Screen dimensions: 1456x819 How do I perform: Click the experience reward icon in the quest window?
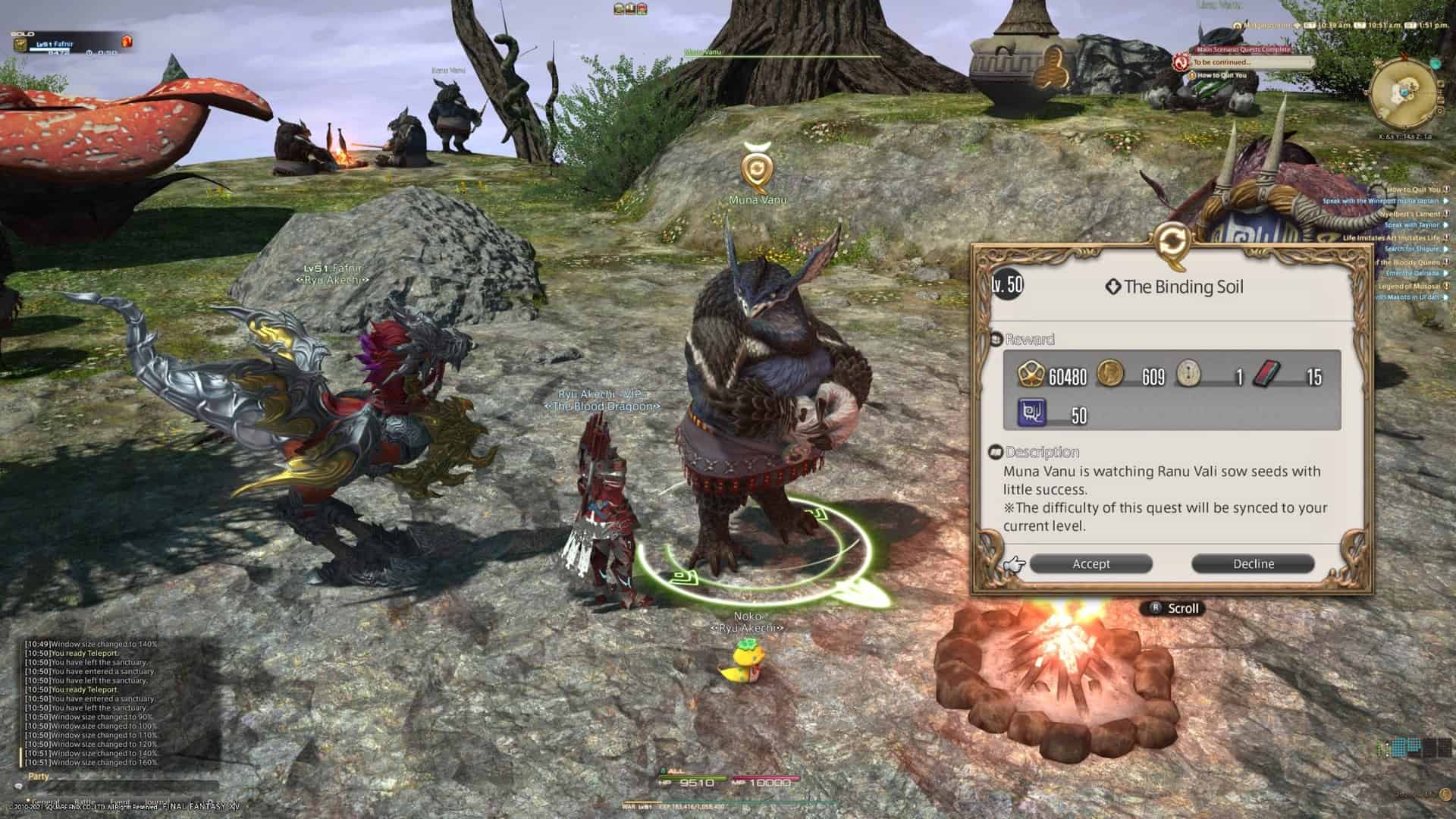pos(1031,374)
